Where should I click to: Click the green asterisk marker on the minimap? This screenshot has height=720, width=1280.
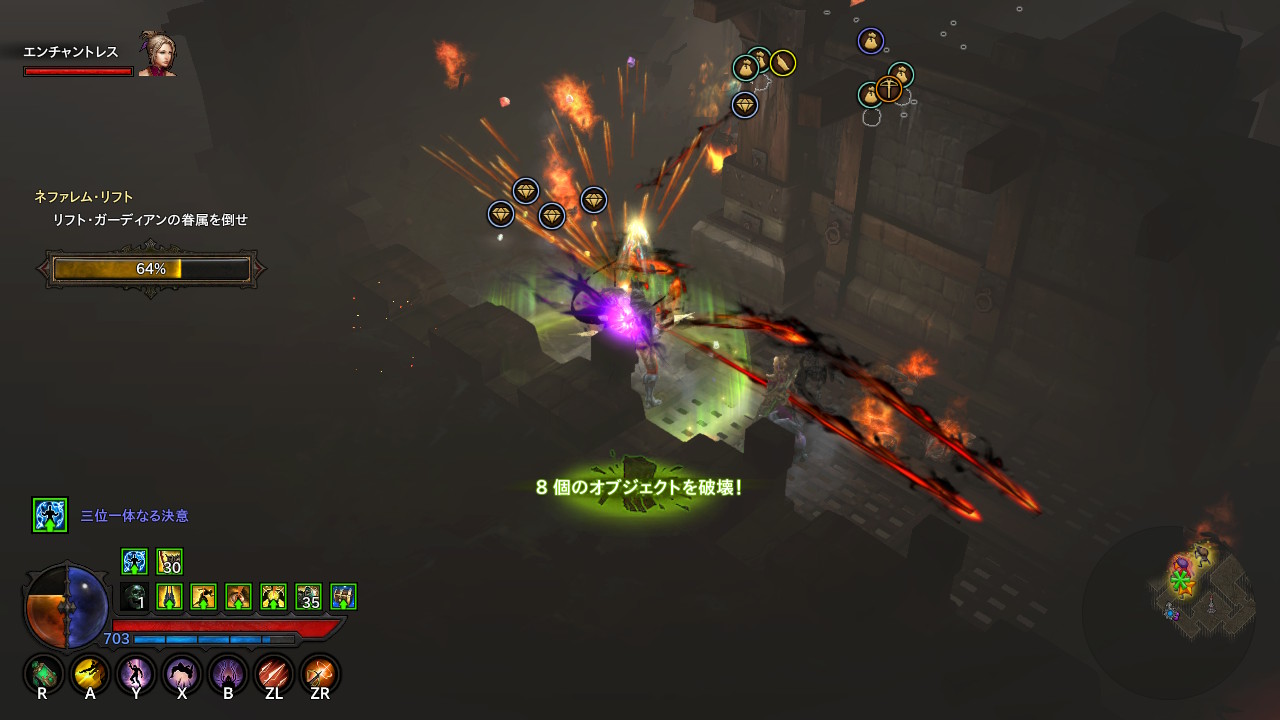click(1181, 580)
